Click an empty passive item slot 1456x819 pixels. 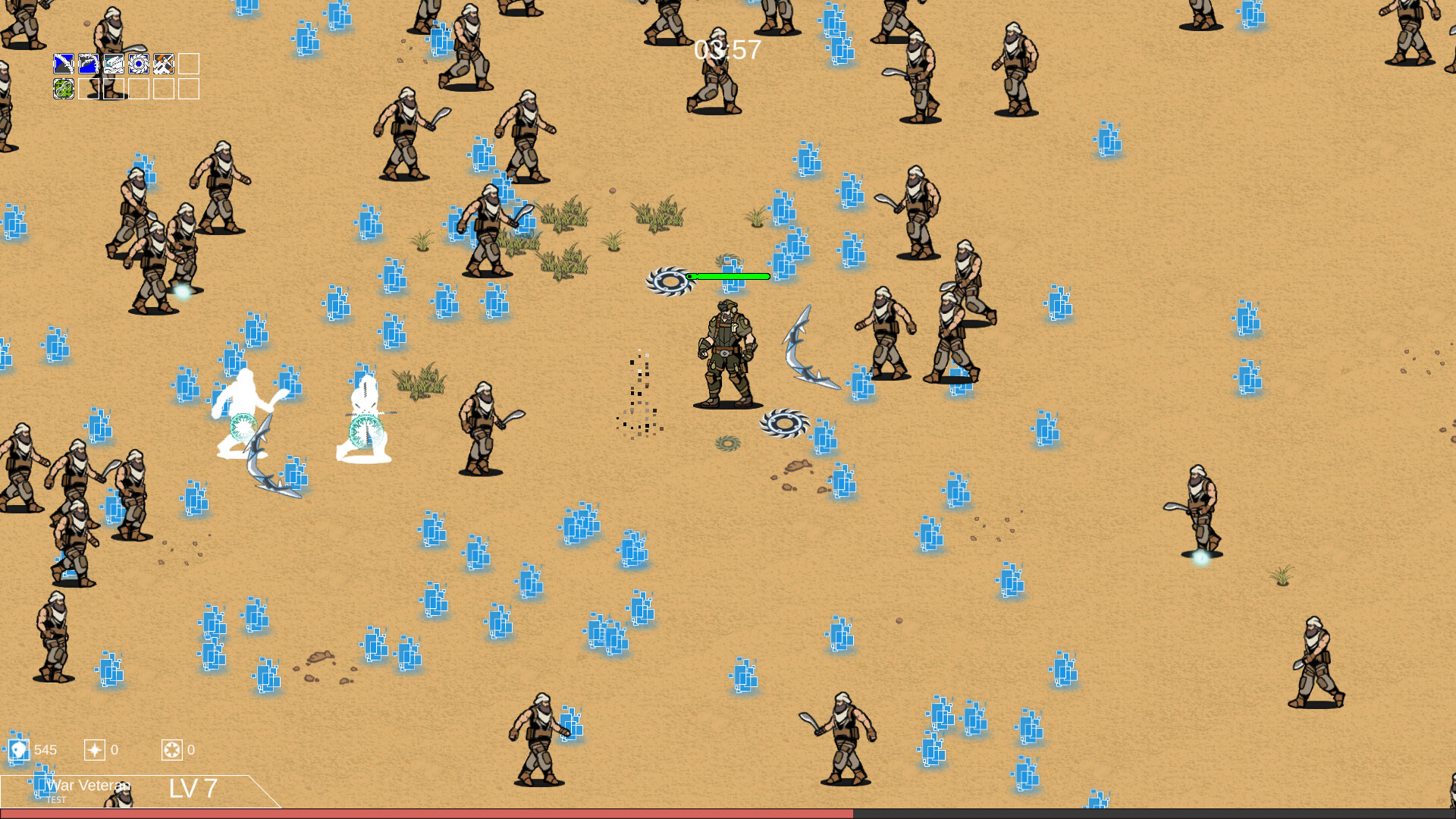pyautogui.click(x=89, y=89)
